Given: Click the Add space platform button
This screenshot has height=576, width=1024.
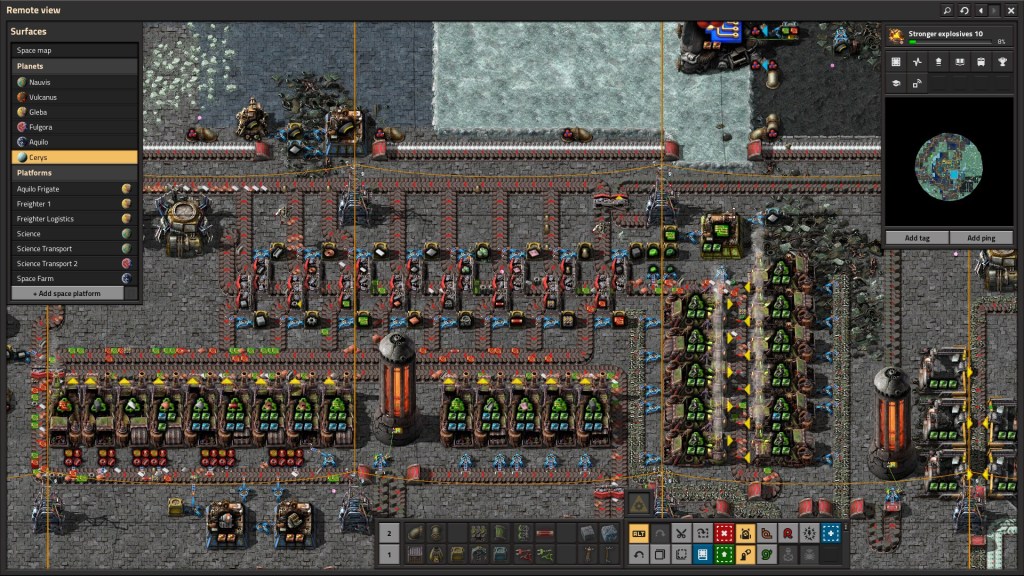Looking at the screenshot, I should [x=67, y=294].
